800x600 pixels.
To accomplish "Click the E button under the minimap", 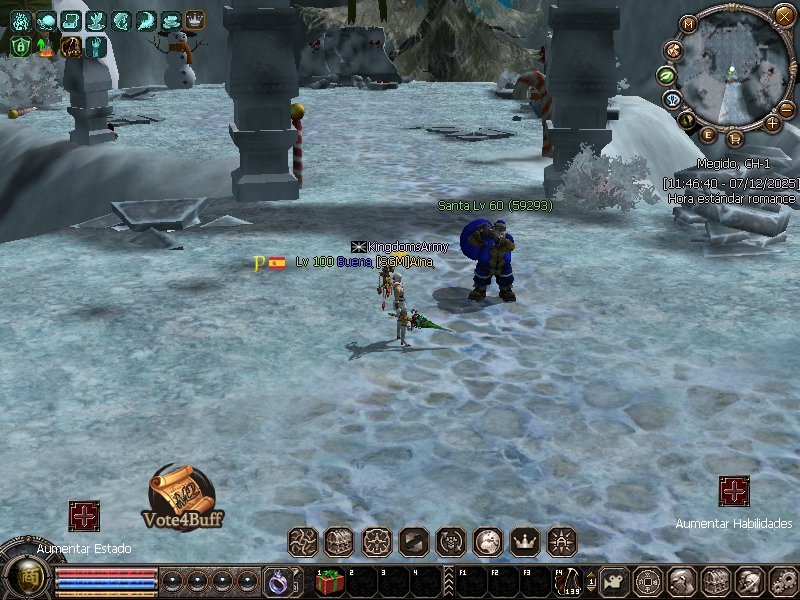I will pos(708,134).
